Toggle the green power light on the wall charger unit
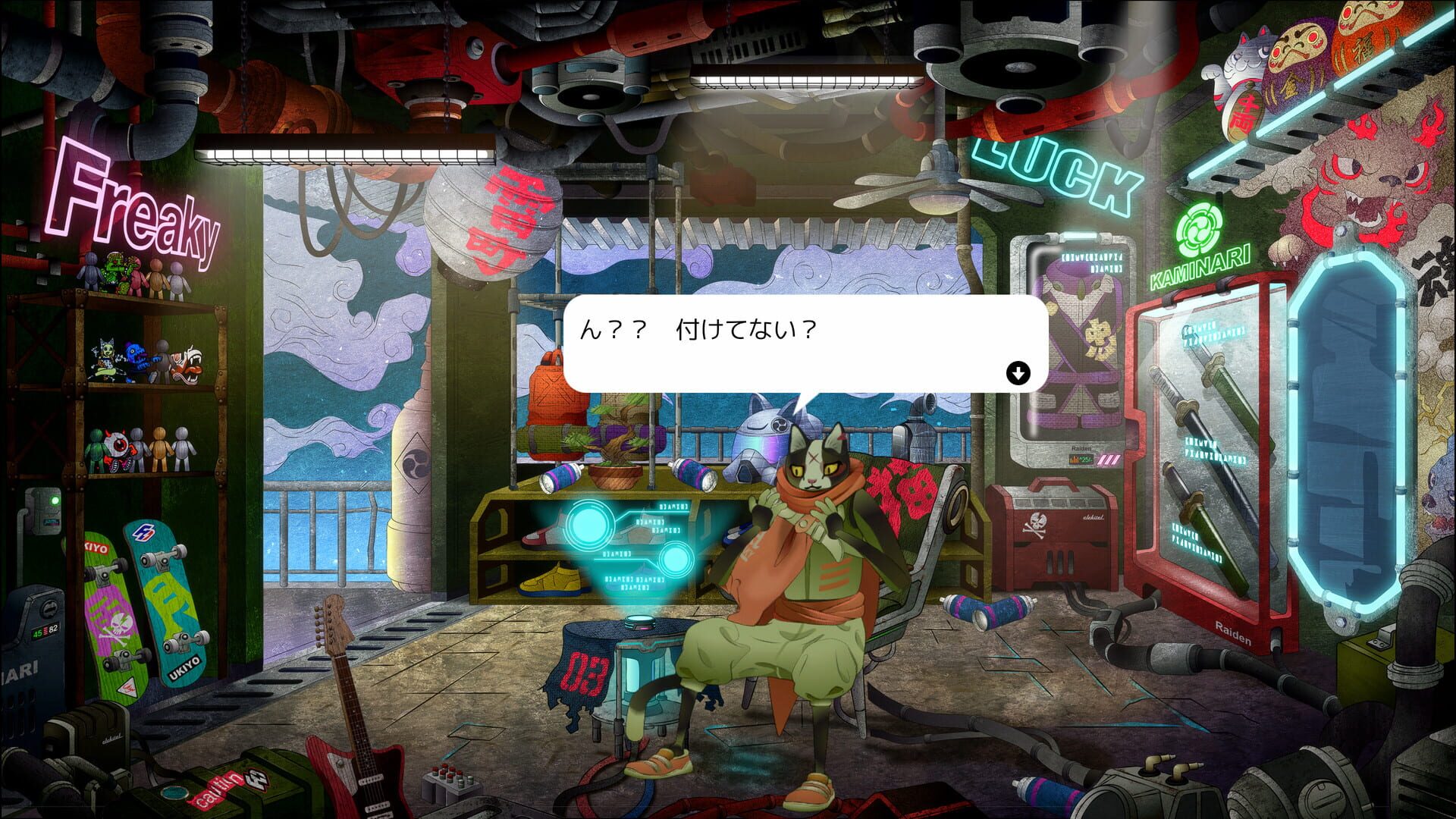Image resolution: width=1456 pixels, height=819 pixels. tap(55, 500)
